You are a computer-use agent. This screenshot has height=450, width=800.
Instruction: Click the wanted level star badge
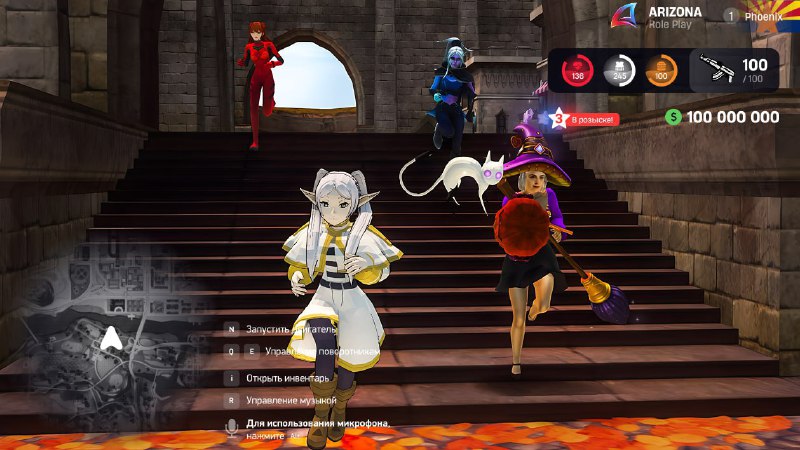tap(558, 118)
